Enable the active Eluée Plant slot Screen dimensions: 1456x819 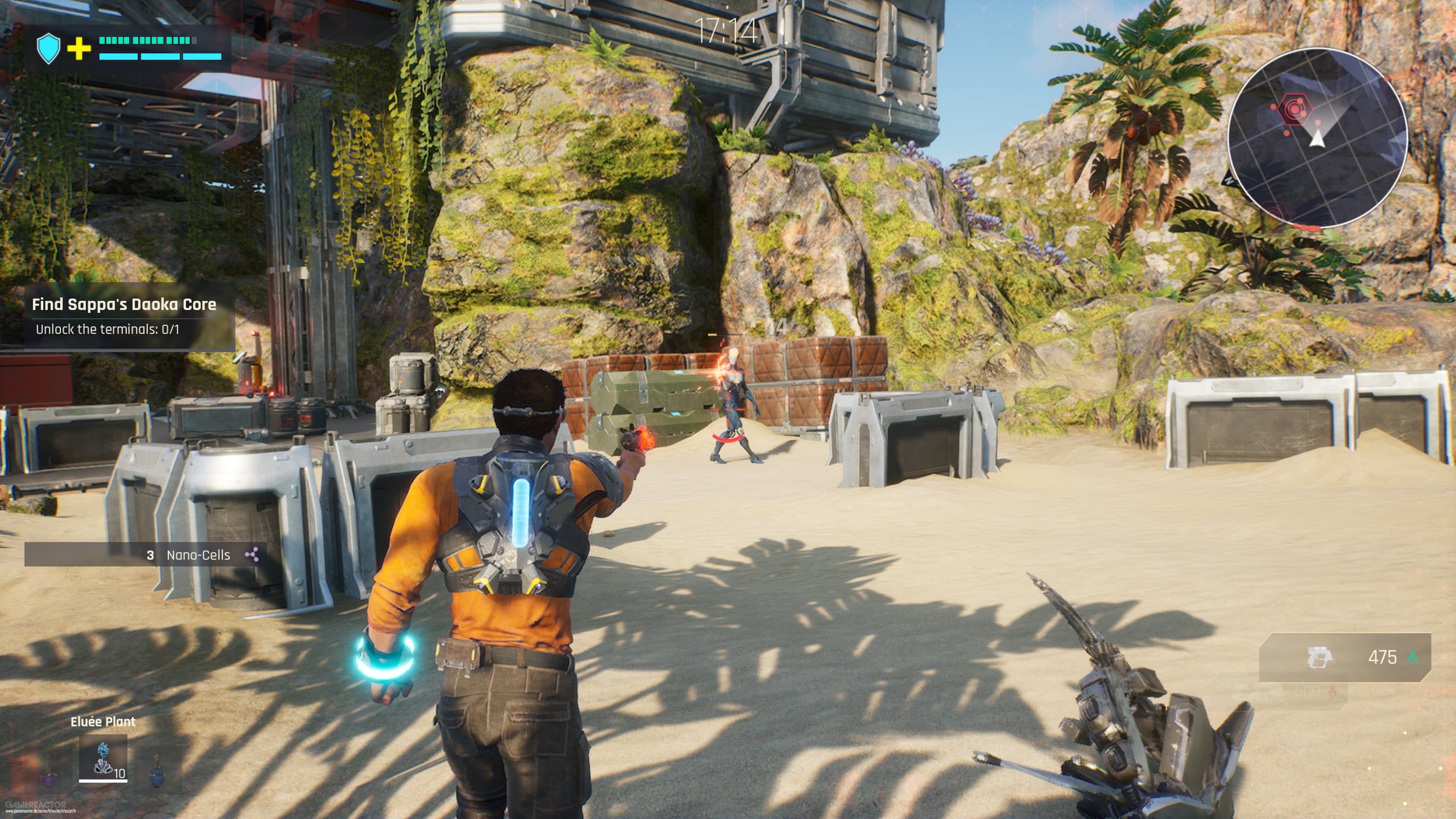coord(103,760)
